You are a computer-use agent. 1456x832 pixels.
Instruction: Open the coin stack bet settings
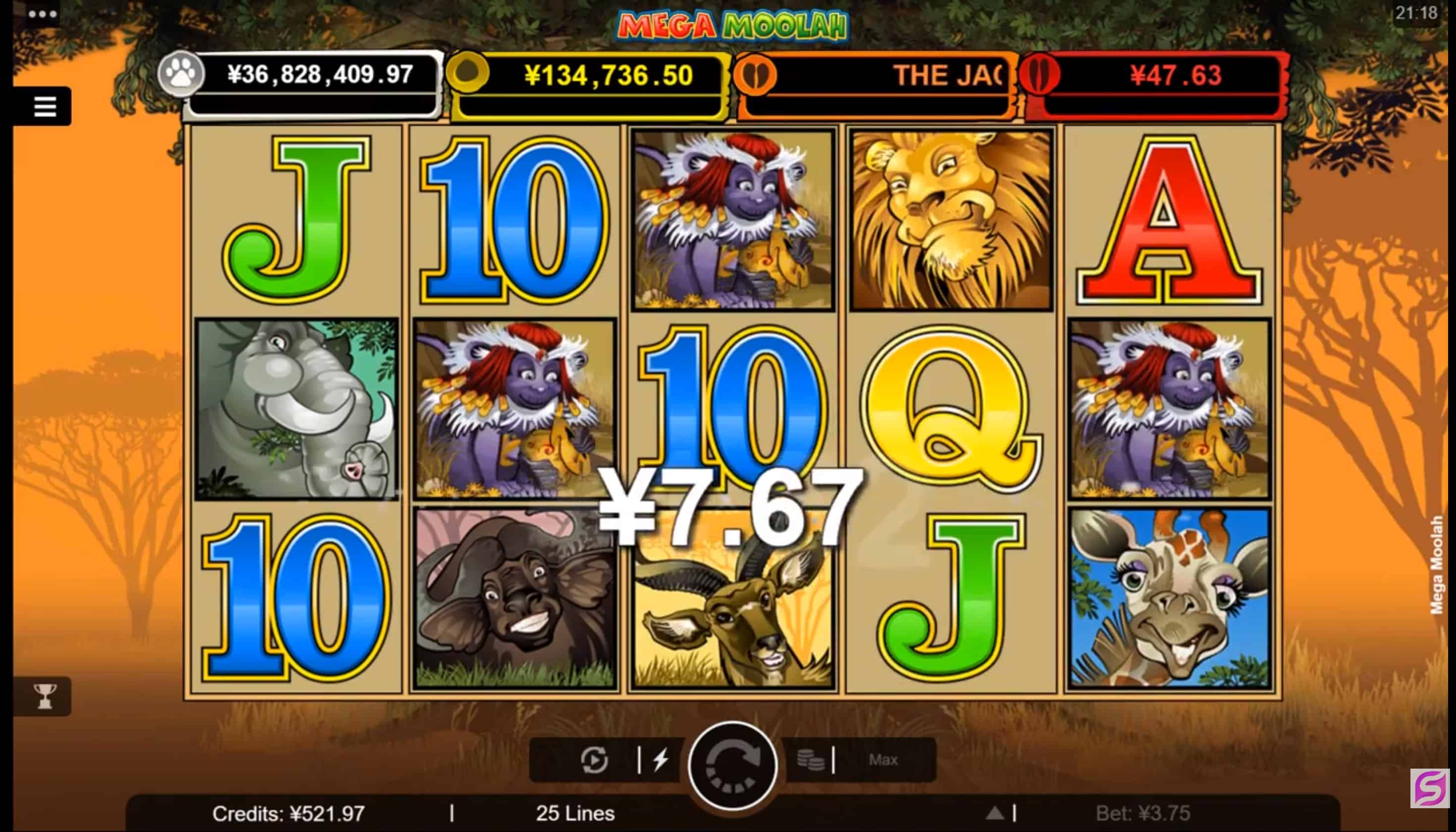(810, 760)
